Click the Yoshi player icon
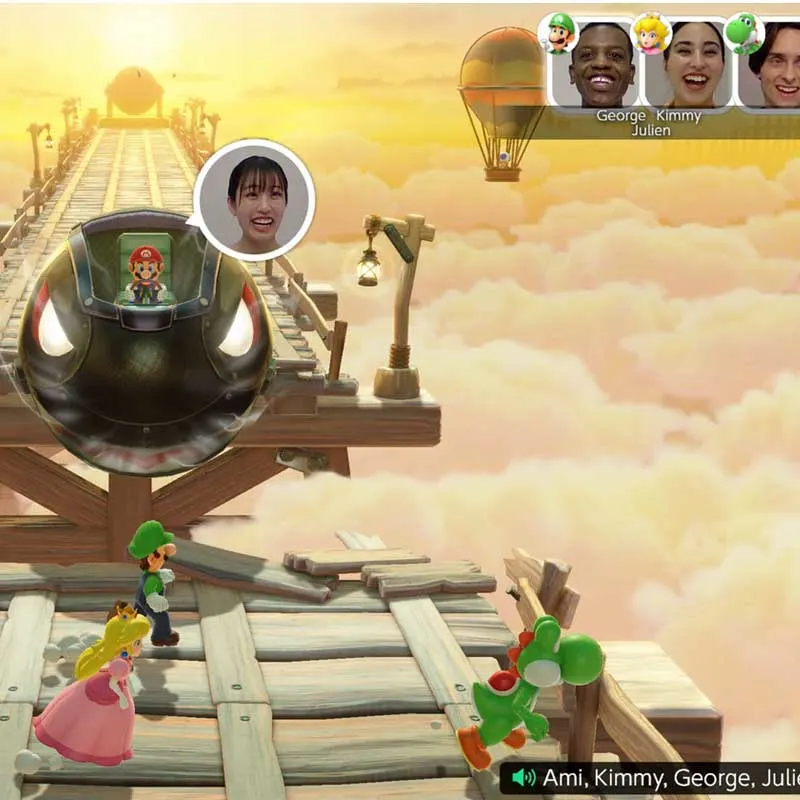 [x=743, y=32]
